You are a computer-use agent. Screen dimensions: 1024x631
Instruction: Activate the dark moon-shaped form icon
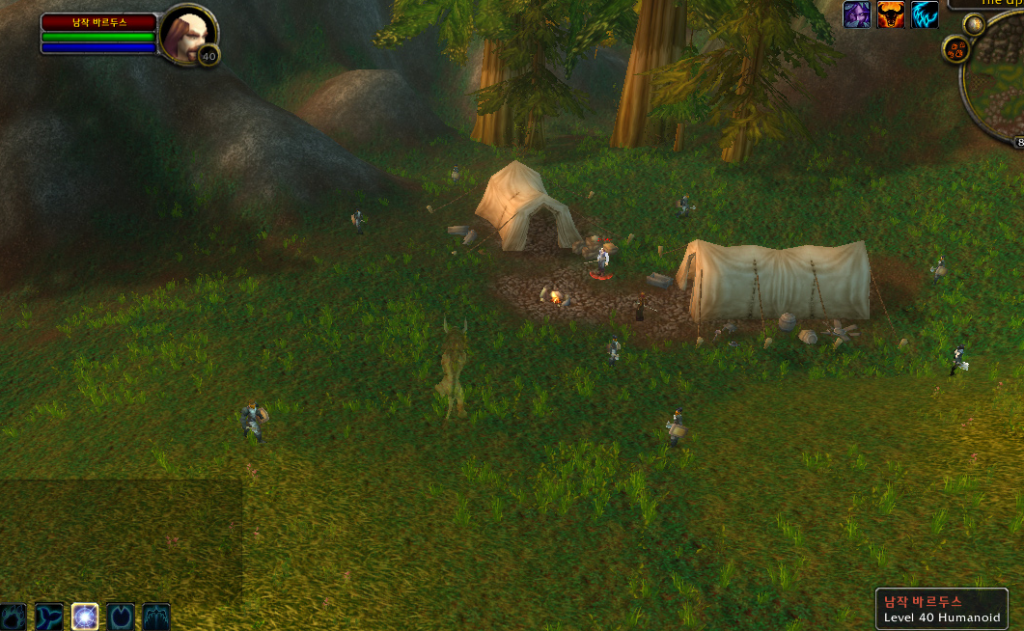(121, 616)
